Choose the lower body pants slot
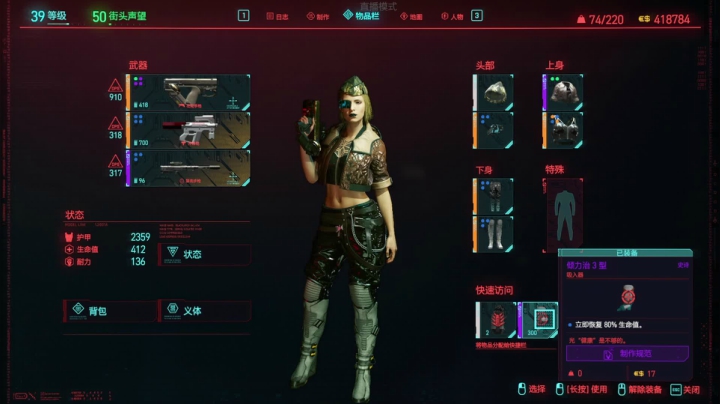The image size is (720, 404). pyautogui.click(x=493, y=197)
